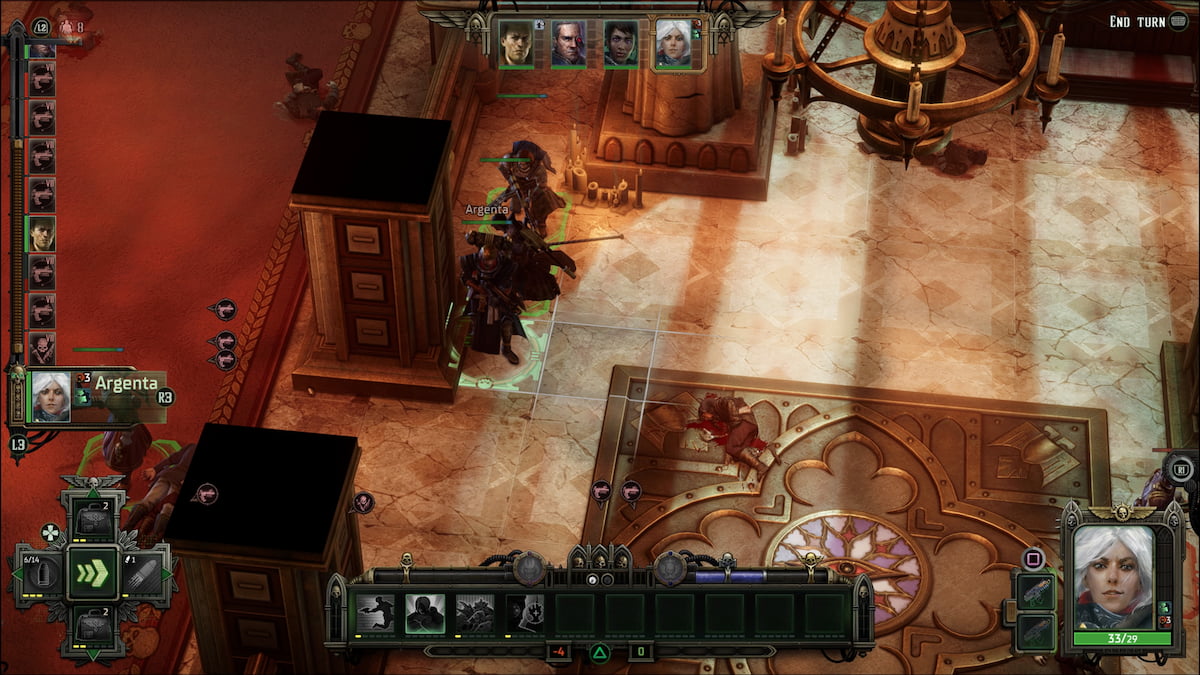1200x675 pixels.
Task: Select the upper weapon set beside Argenta's portrait
Action: (x=1034, y=591)
